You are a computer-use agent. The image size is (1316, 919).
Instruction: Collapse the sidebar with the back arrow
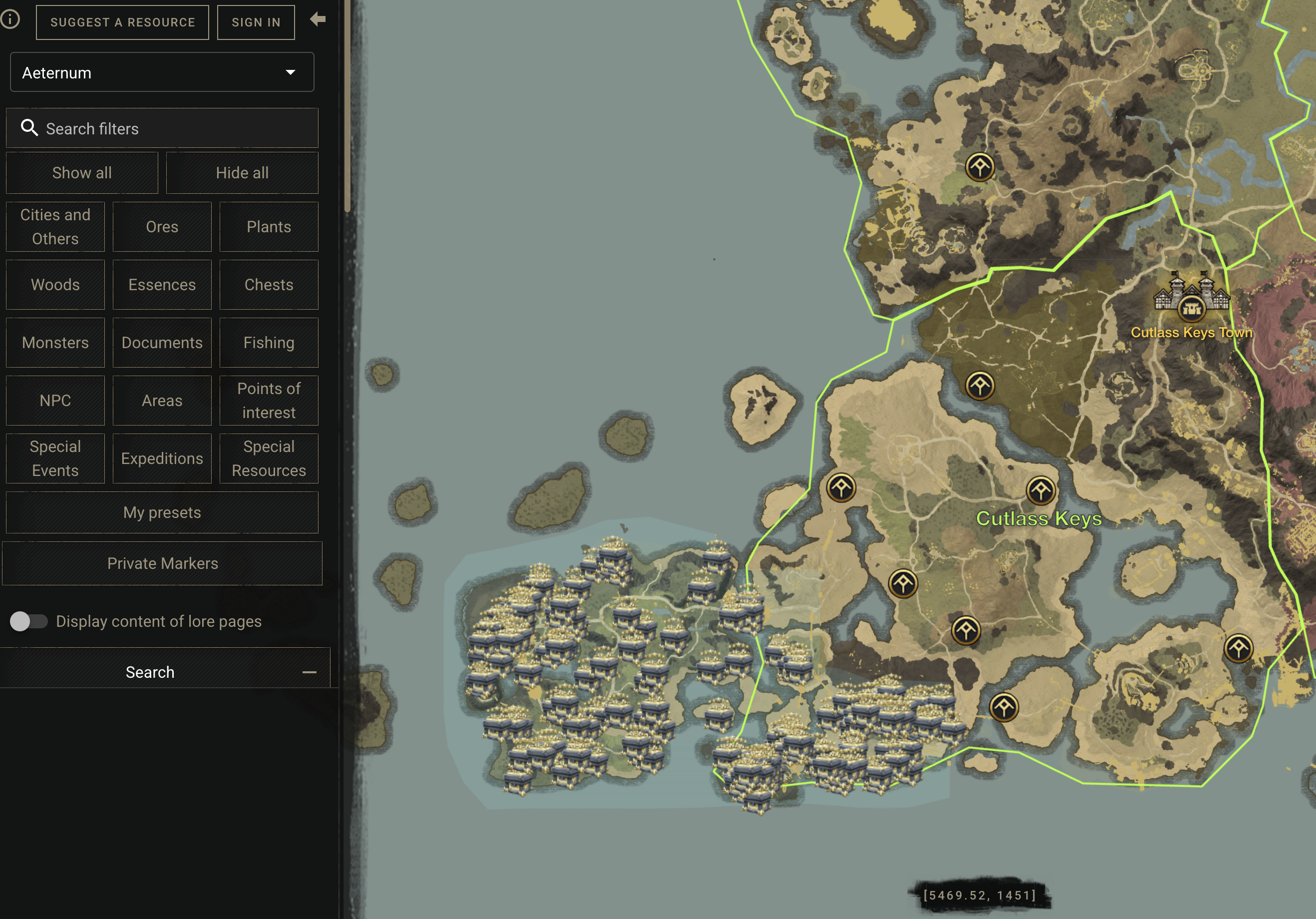(318, 19)
